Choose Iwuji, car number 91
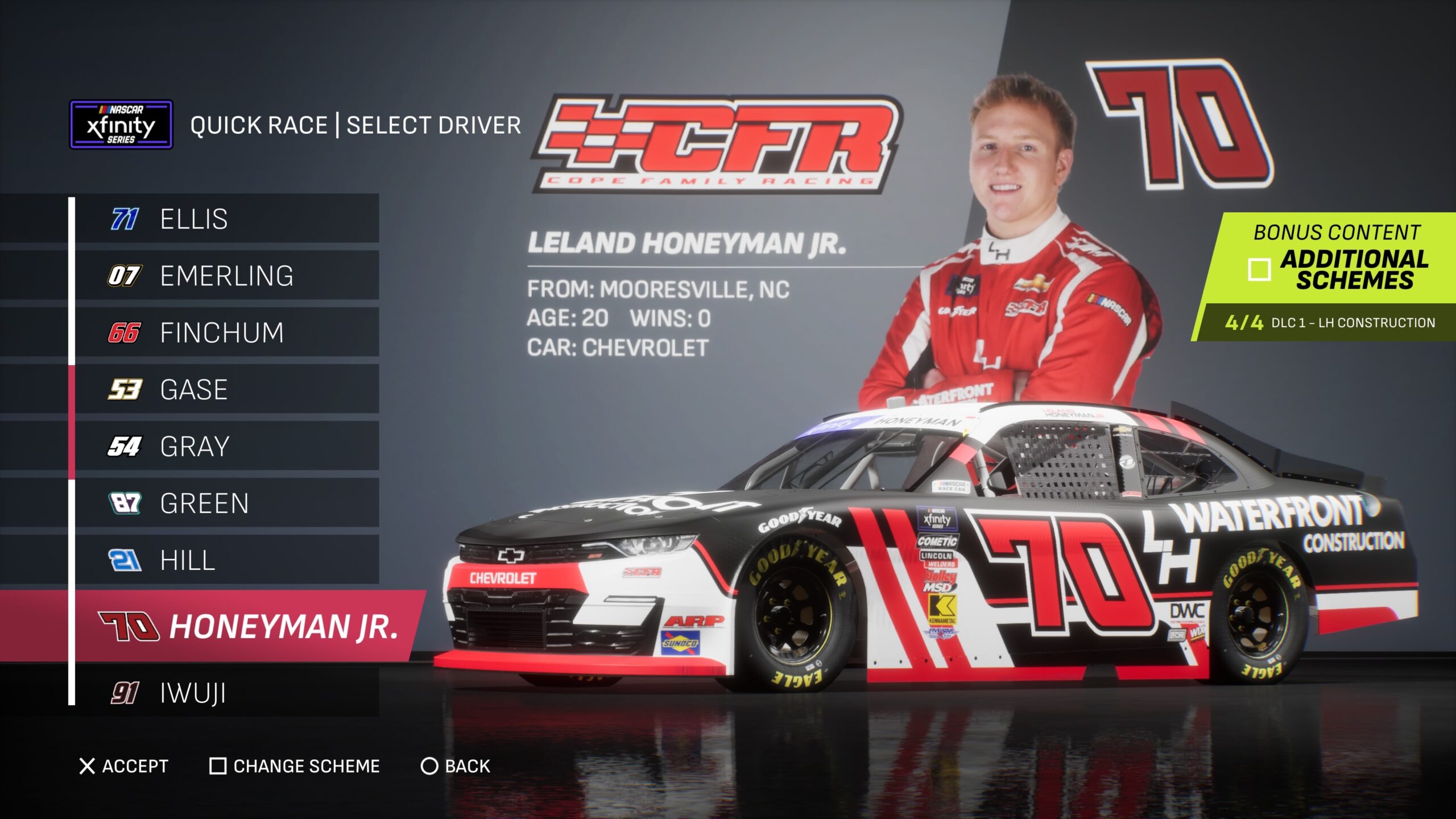This screenshot has height=819, width=1456. pyautogui.click(x=226, y=693)
